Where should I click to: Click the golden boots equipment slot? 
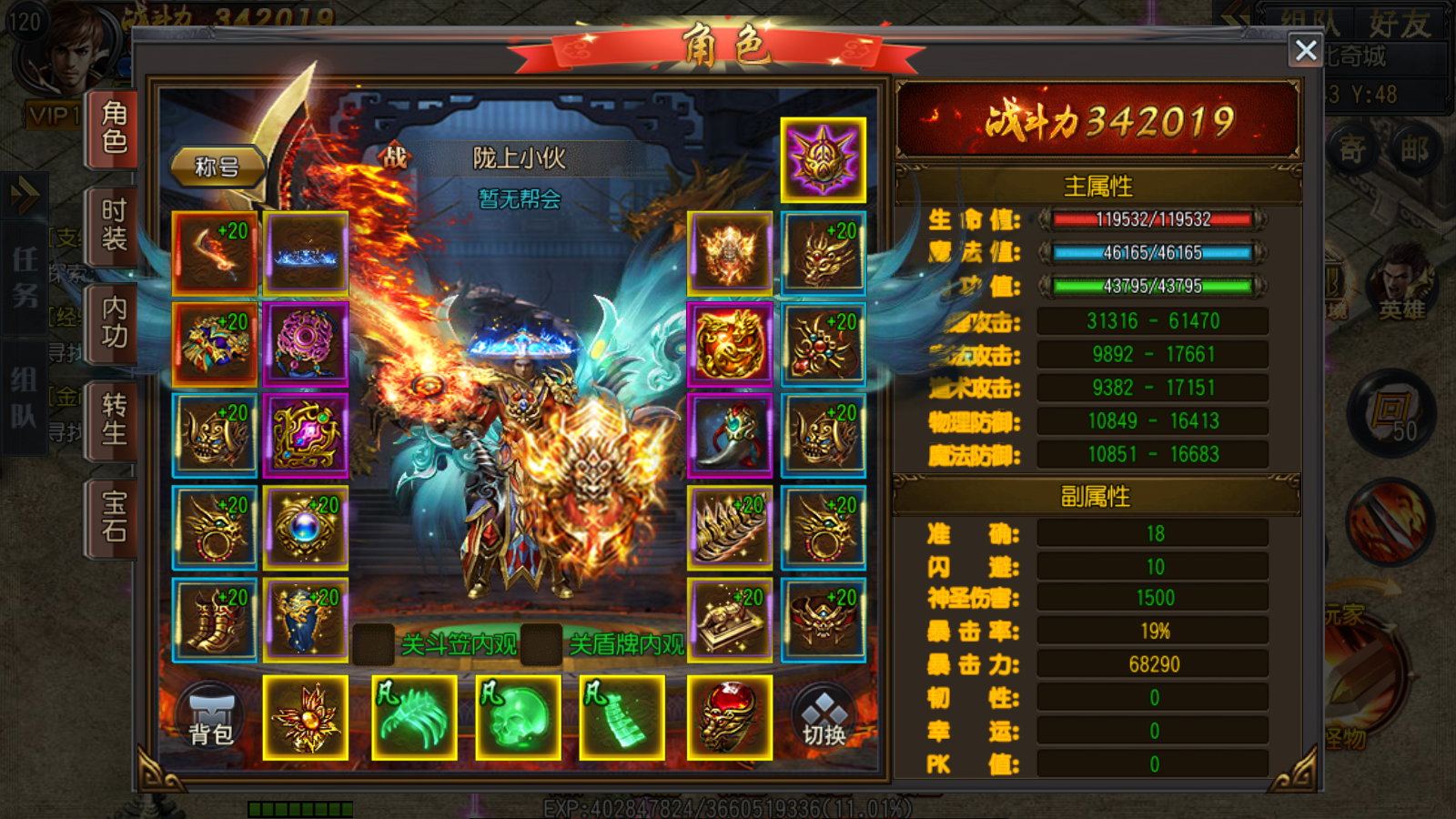click(215, 620)
